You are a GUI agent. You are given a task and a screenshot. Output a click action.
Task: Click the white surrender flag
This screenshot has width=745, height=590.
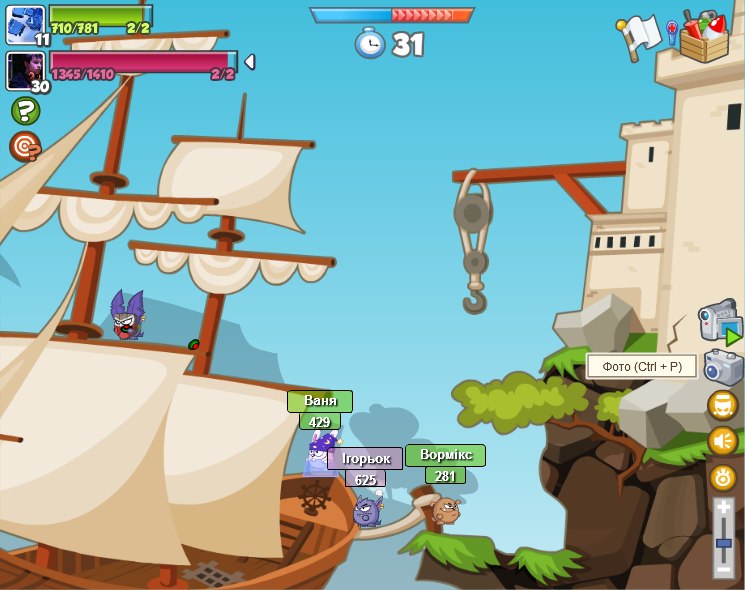coord(640,35)
